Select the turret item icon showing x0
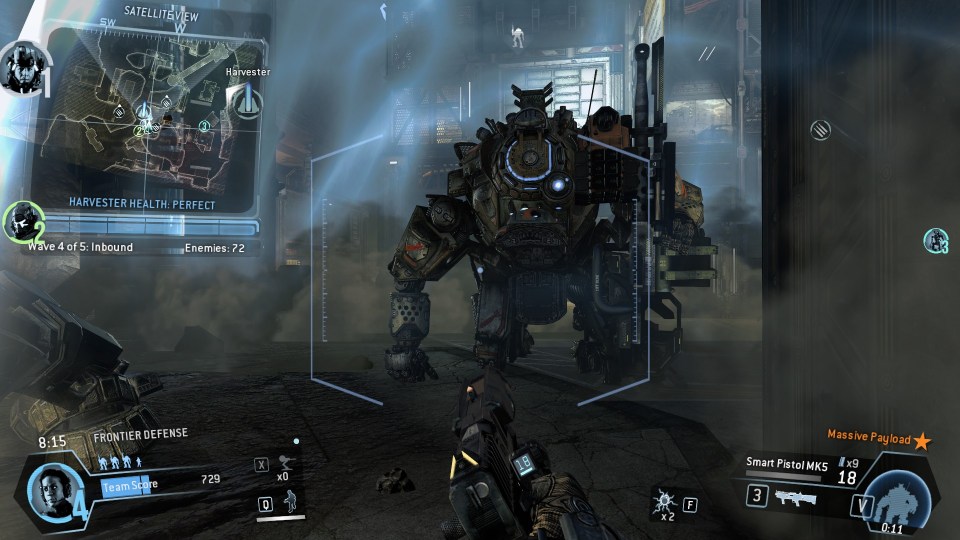This screenshot has height=540, width=960. pos(289,463)
